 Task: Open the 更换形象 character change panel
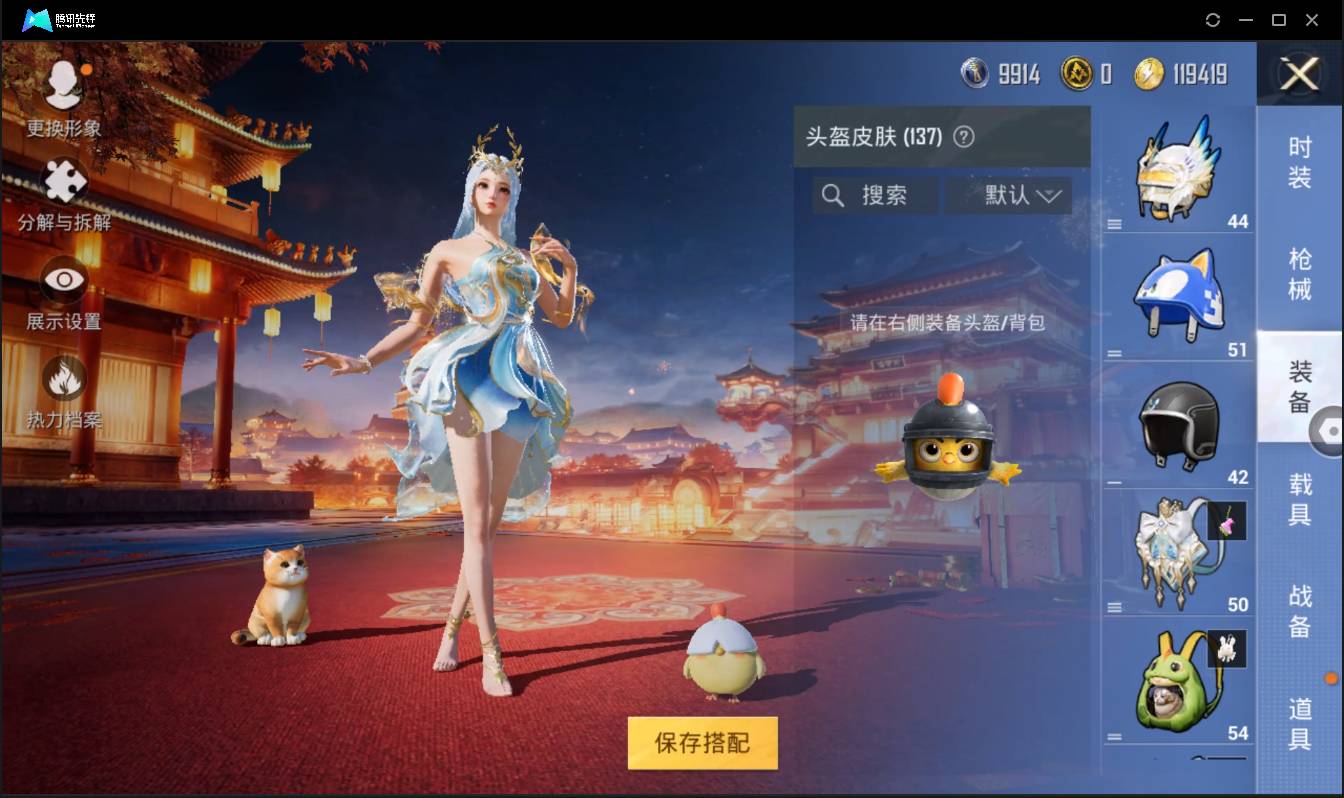point(63,100)
